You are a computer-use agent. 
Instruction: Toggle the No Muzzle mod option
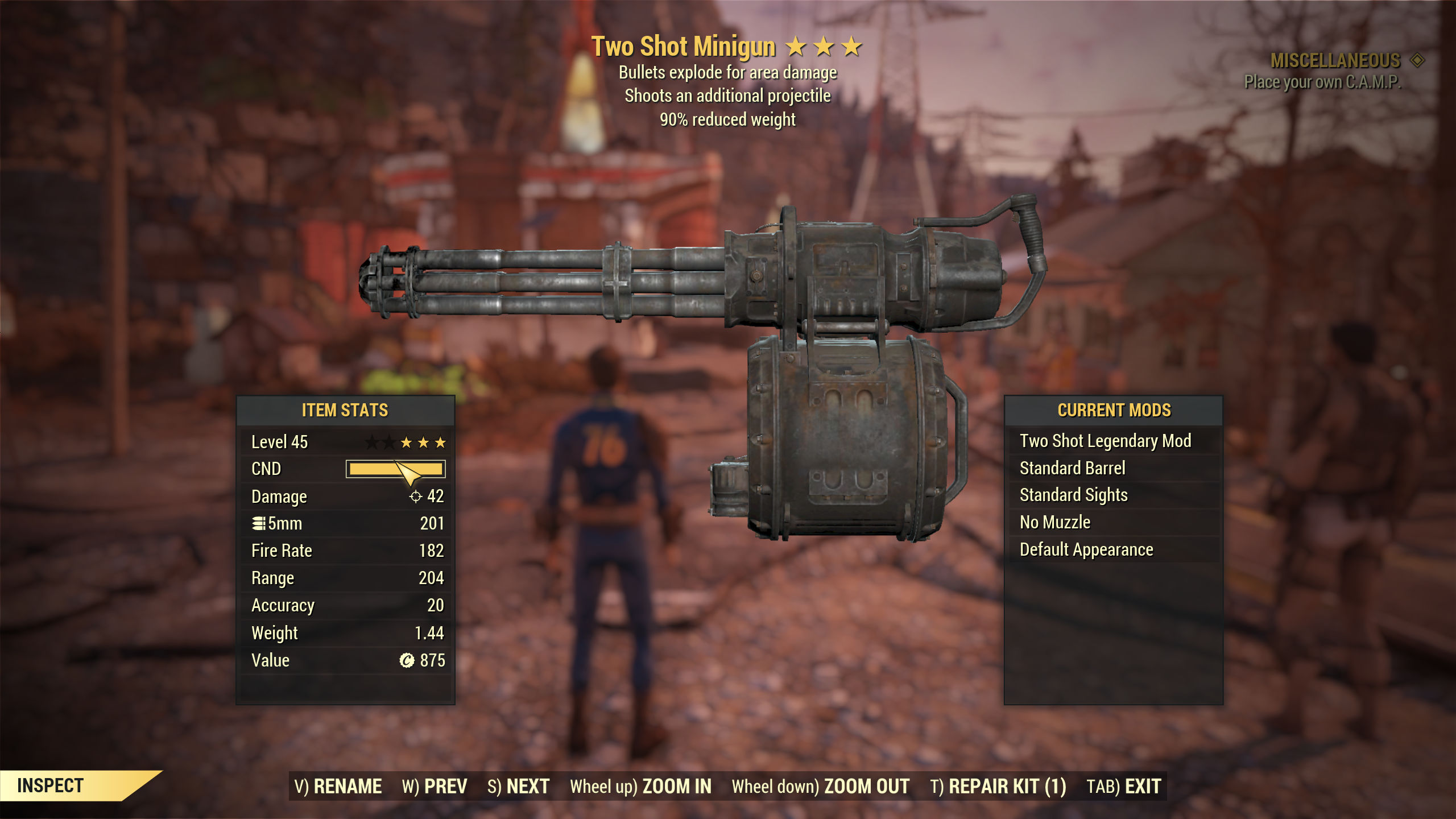pos(1054,522)
